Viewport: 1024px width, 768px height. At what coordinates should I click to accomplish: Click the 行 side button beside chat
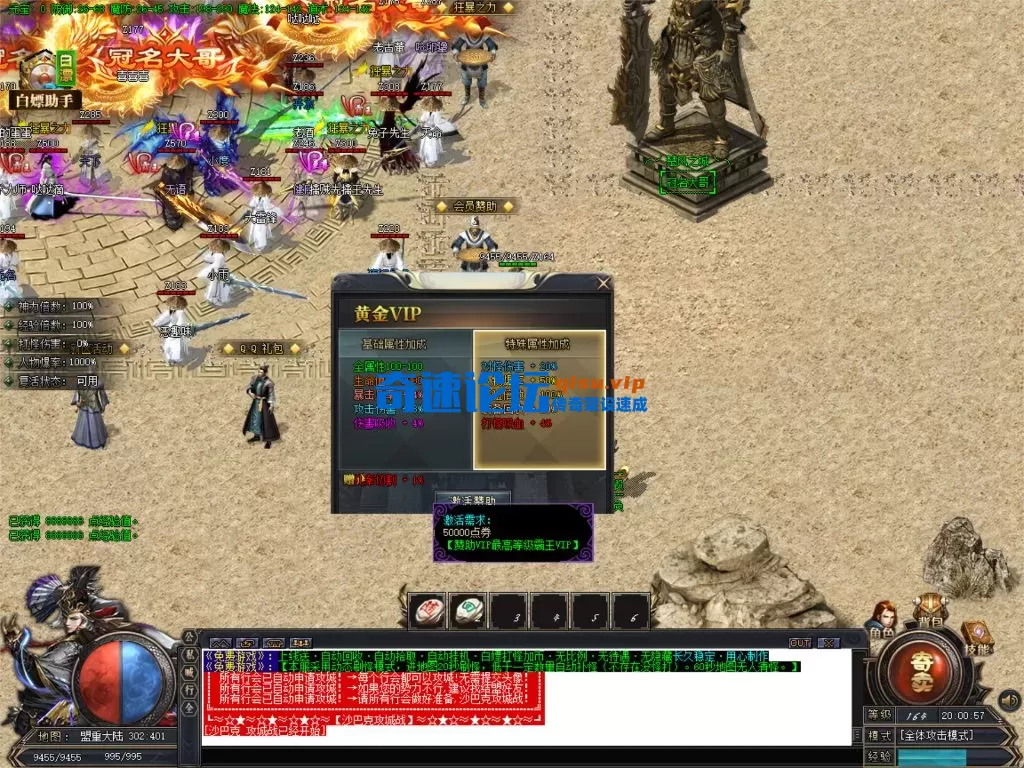tap(190, 690)
